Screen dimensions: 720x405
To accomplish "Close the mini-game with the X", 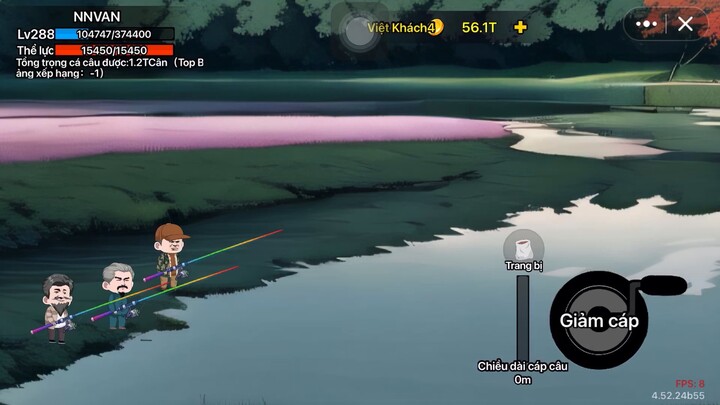I will tap(685, 24).
